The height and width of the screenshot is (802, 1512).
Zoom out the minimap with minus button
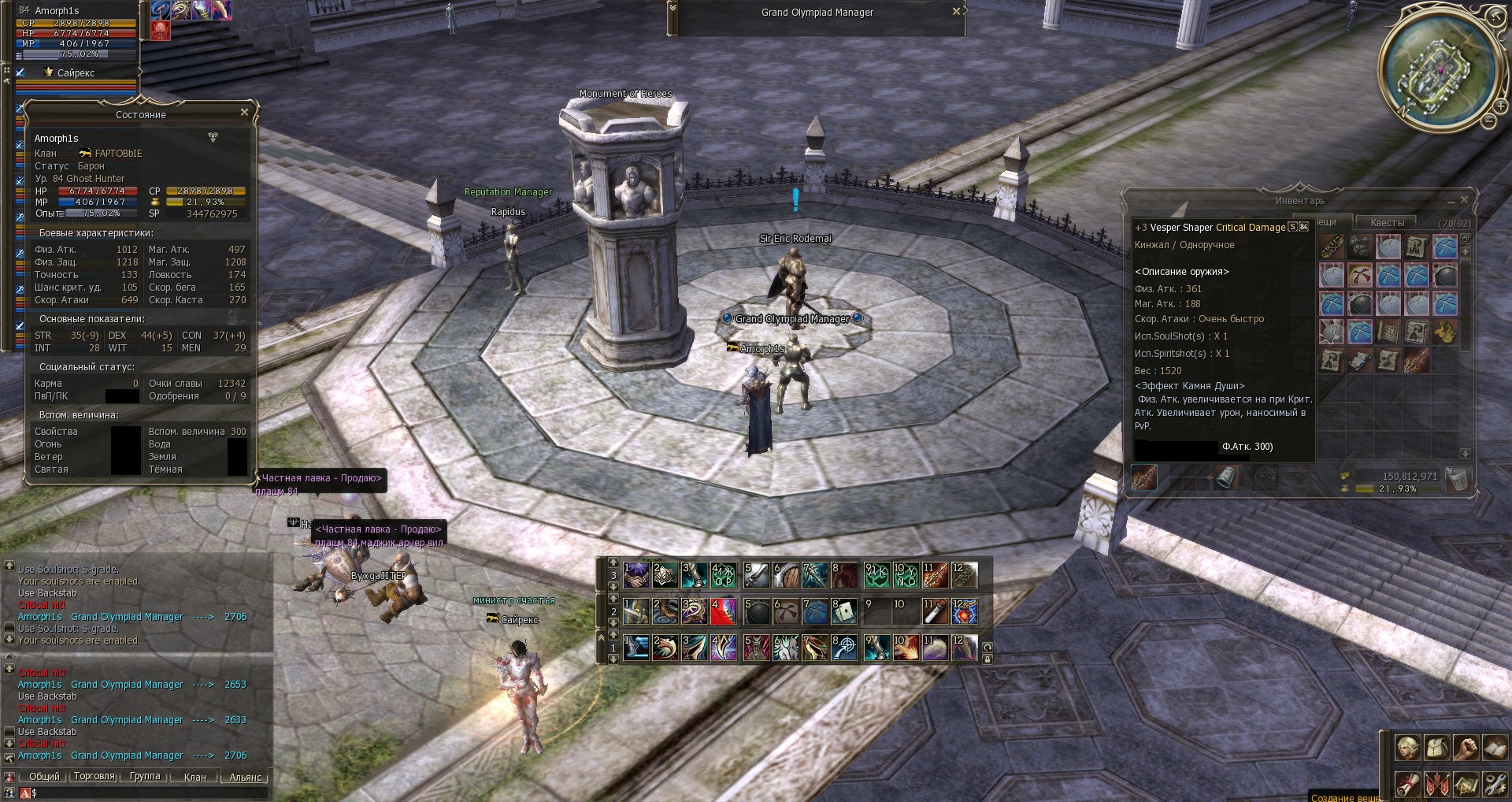tap(1488, 121)
